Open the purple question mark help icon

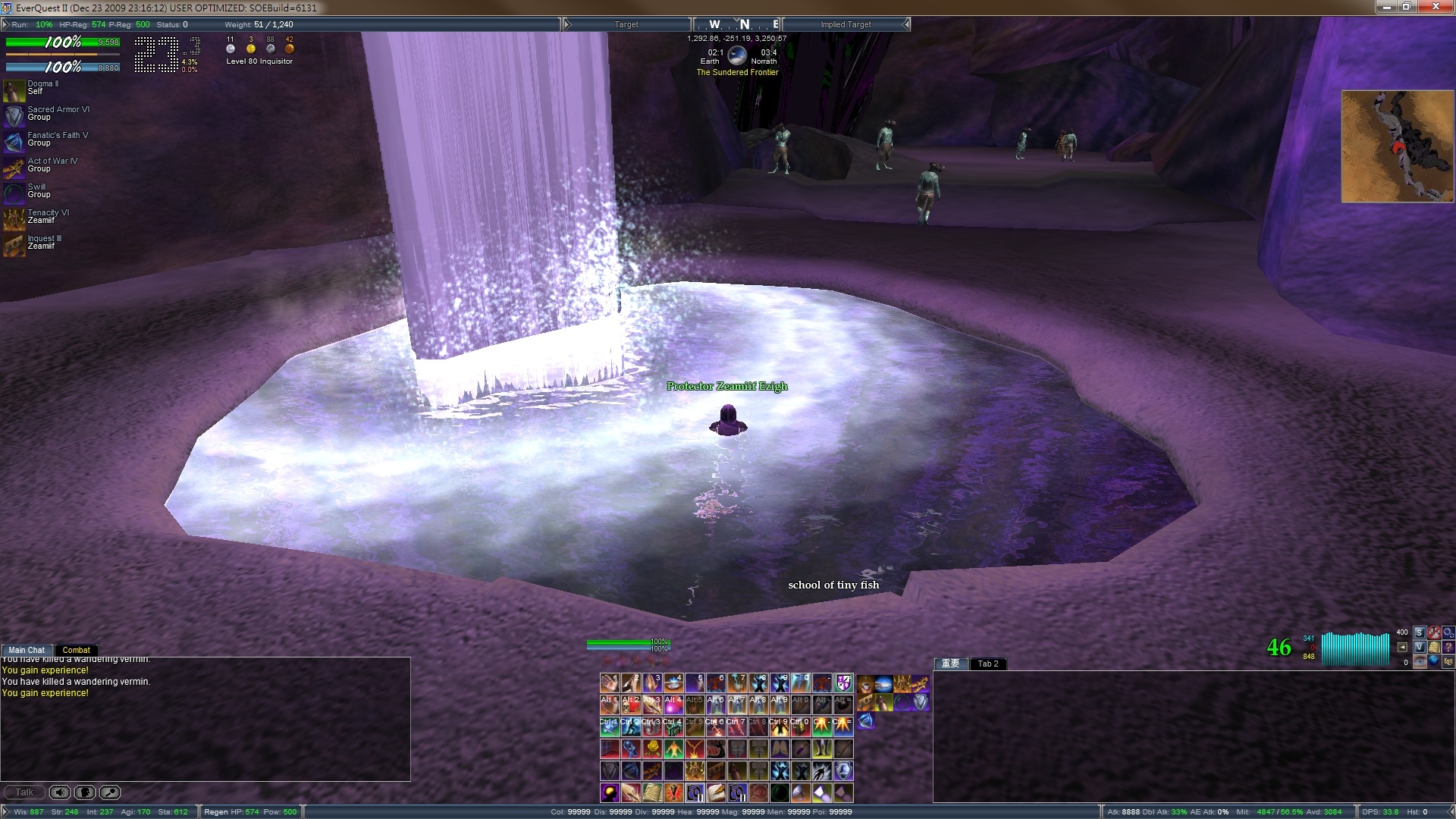tap(1448, 647)
